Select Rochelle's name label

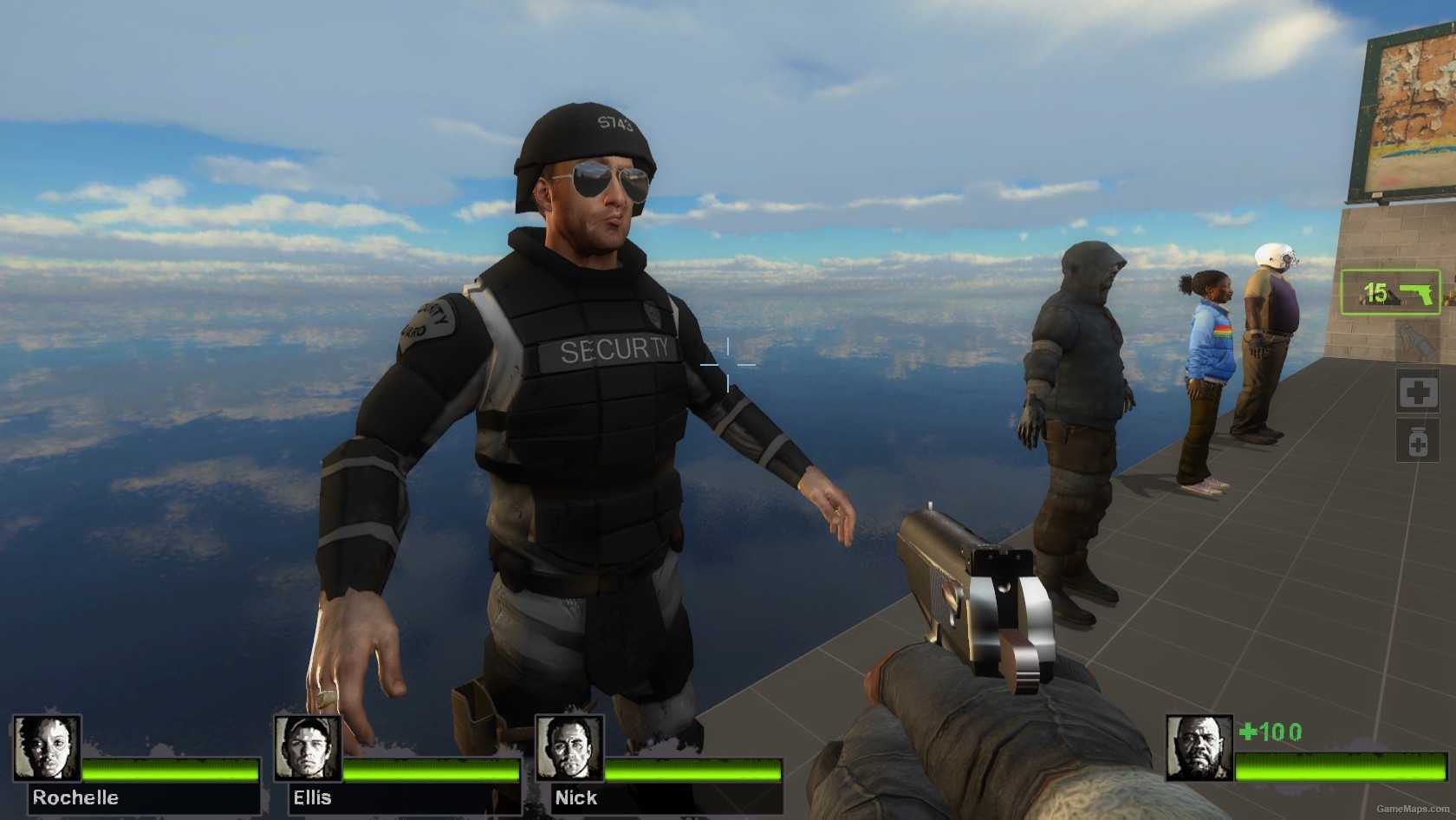pos(75,797)
